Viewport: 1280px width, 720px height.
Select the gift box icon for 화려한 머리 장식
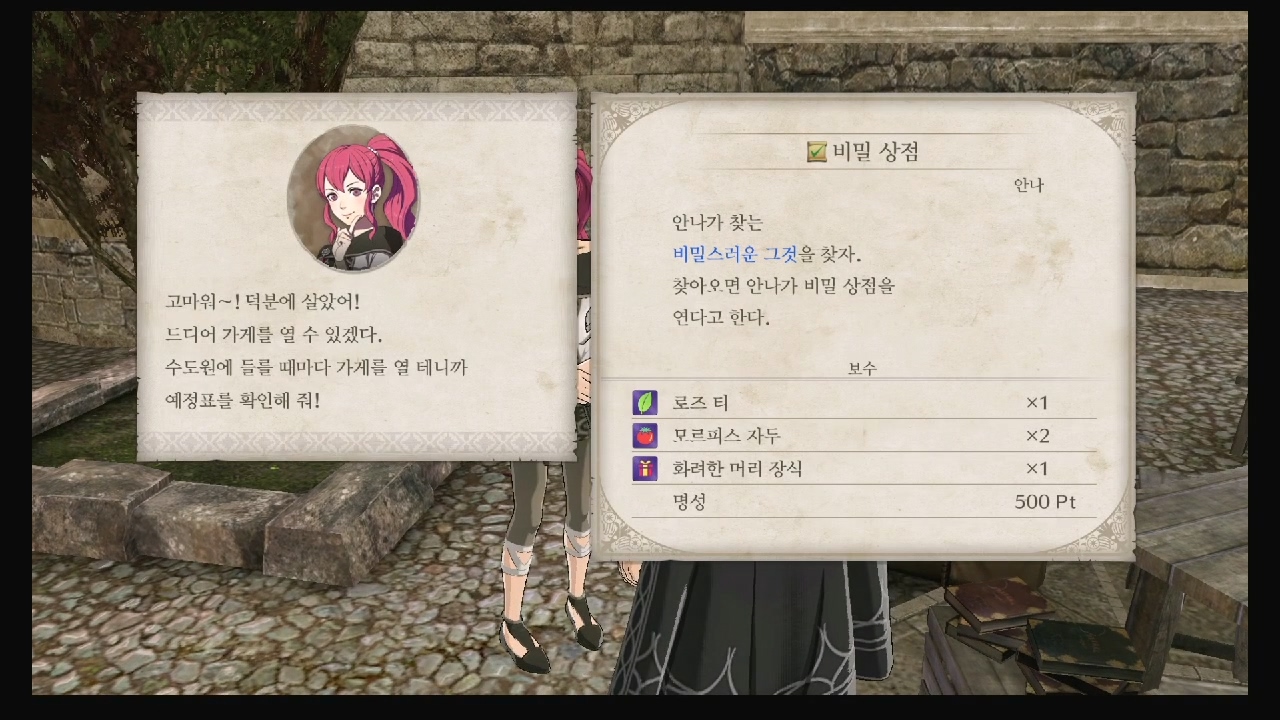pyautogui.click(x=643, y=468)
